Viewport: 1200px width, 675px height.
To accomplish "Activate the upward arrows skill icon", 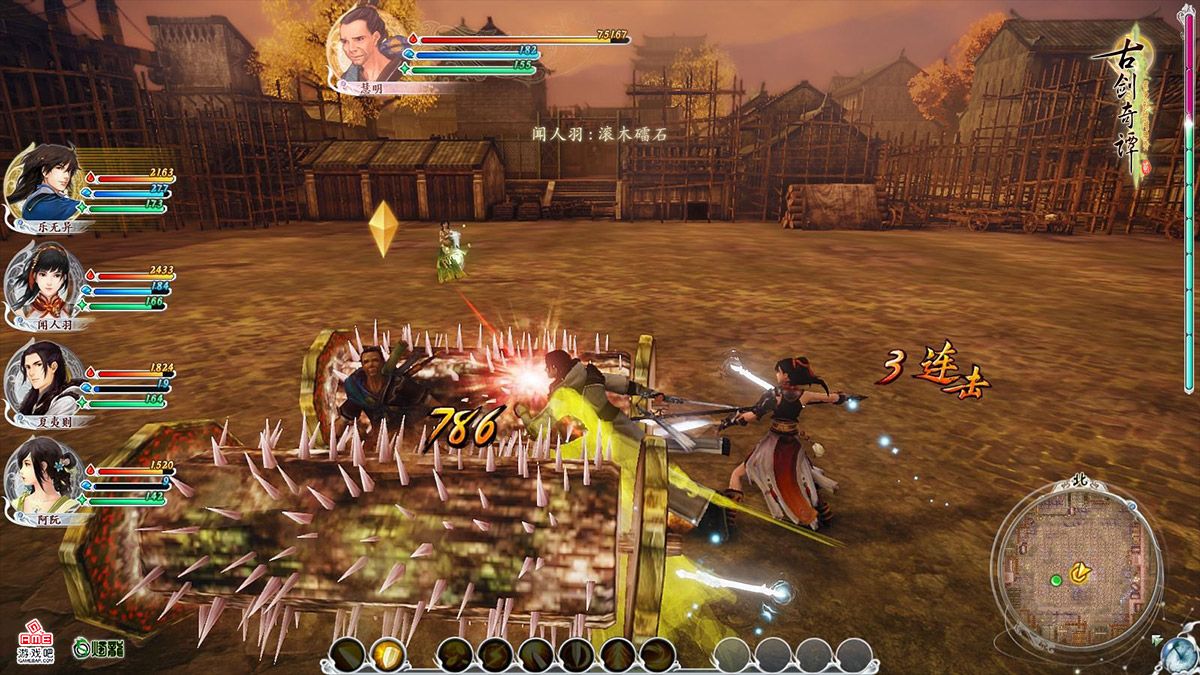I will (x=617, y=655).
